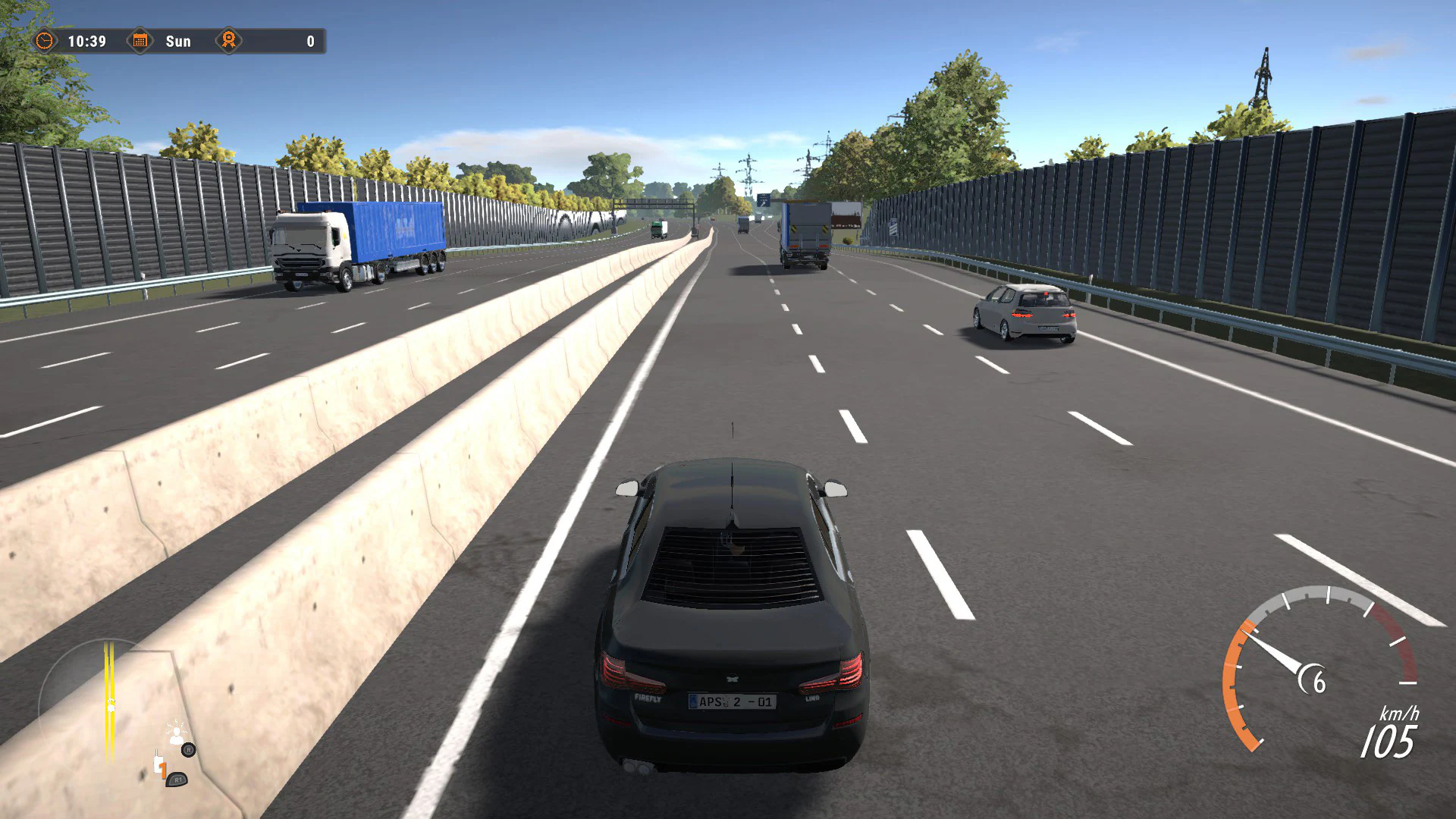1456x819 pixels.
Task: Expand the score counter showing 0
Action: [x=309, y=42]
